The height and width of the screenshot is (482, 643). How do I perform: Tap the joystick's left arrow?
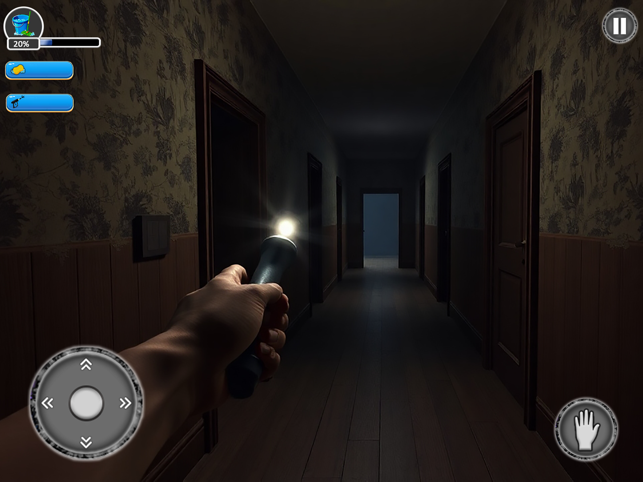47,403
